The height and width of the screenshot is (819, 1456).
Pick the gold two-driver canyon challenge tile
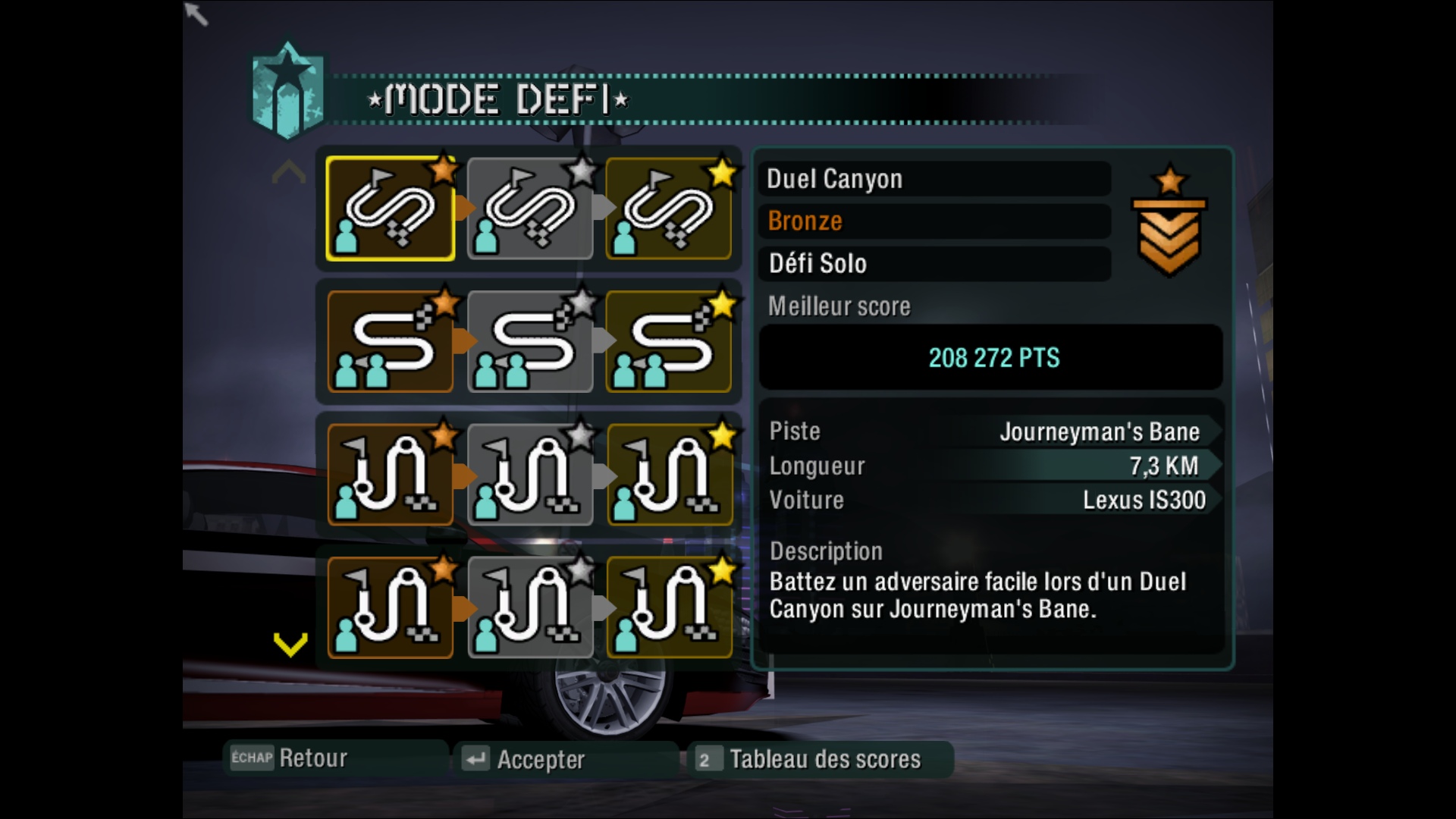pos(669,342)
